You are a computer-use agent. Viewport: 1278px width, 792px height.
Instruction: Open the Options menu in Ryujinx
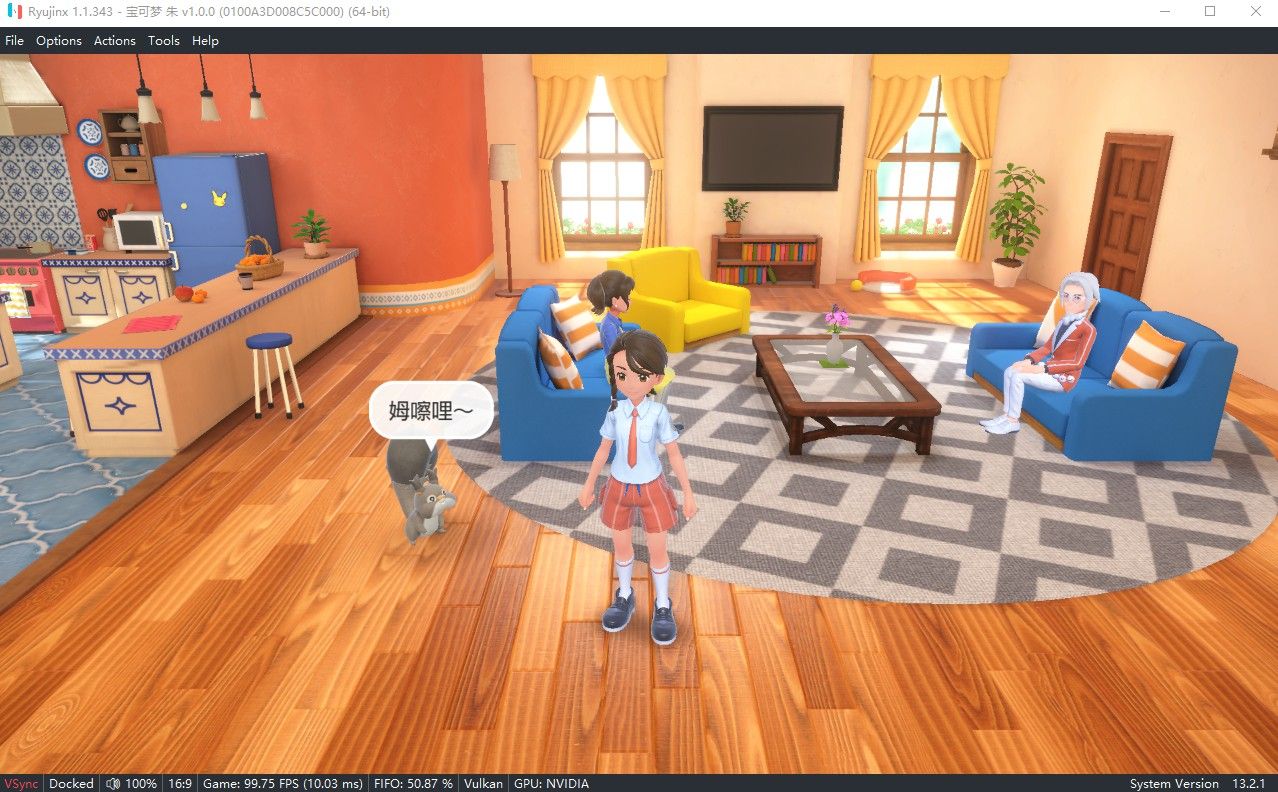point(58,41)
